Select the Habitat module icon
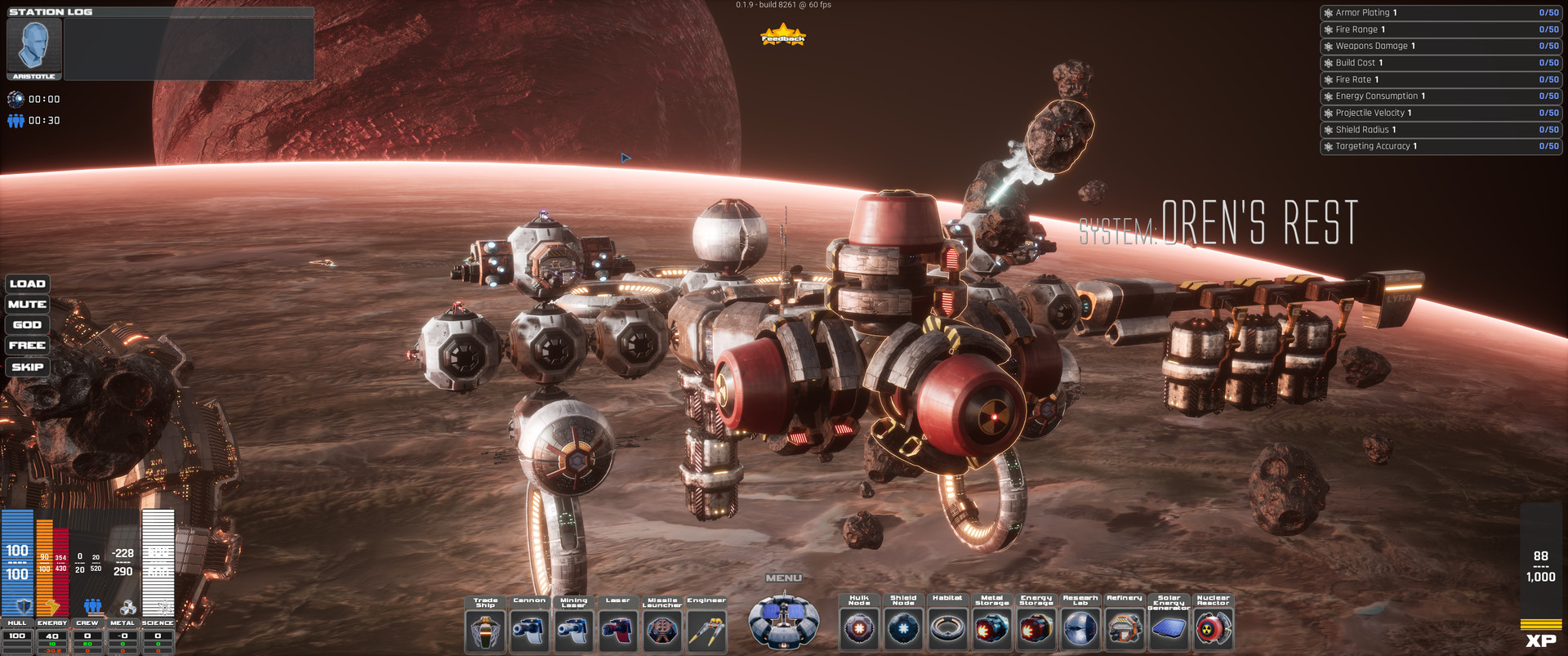Viewport: 1568px width, 656px height. click(x=947, y=627)
